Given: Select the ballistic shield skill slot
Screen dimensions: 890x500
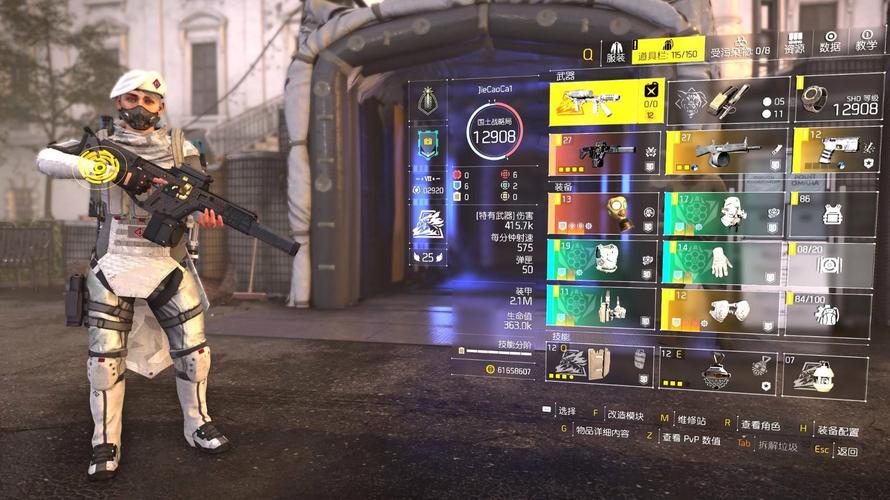Looking at the screenshot, I should [x=598, y=366].
